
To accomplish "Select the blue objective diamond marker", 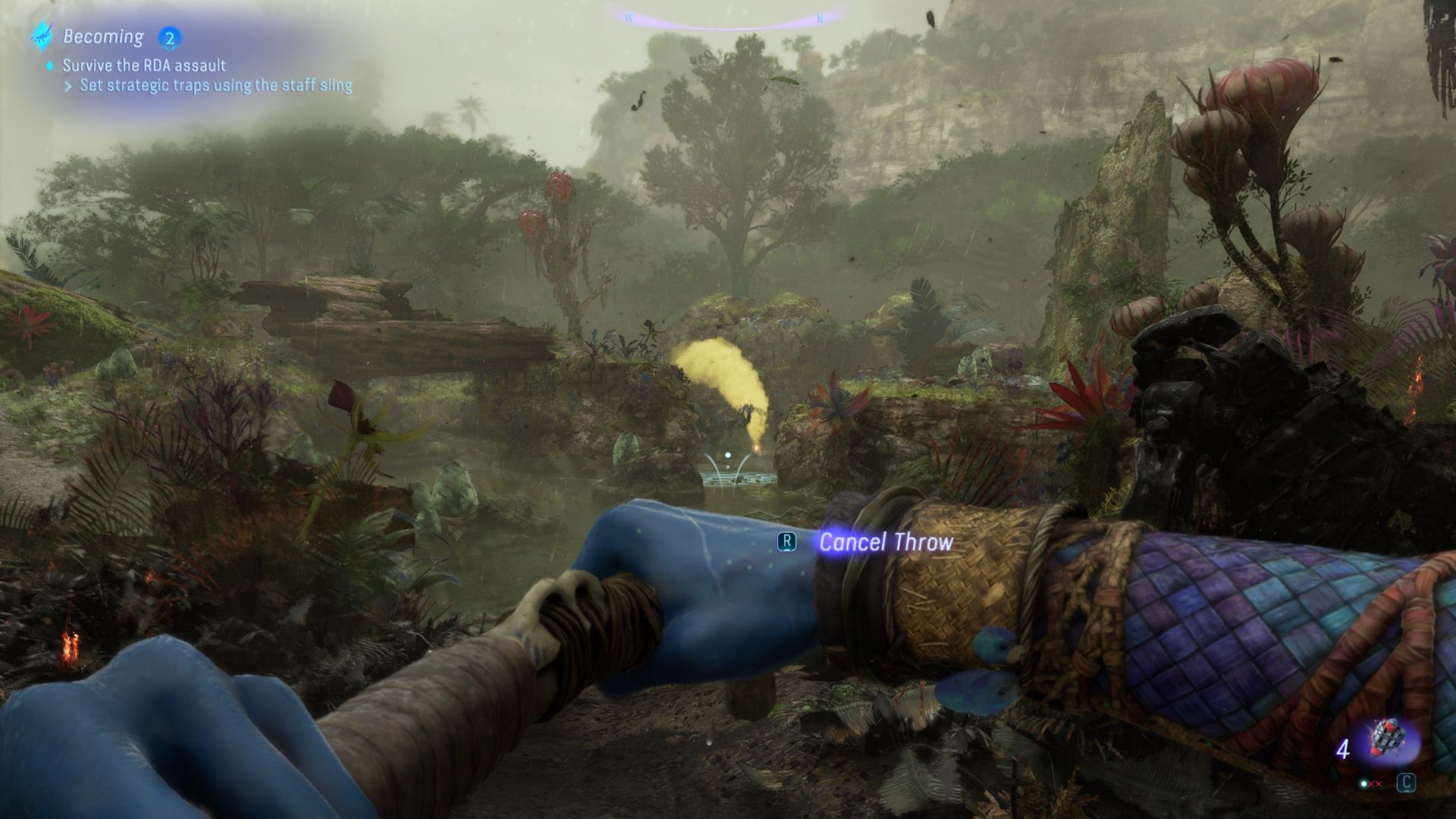I will [49, 66].
